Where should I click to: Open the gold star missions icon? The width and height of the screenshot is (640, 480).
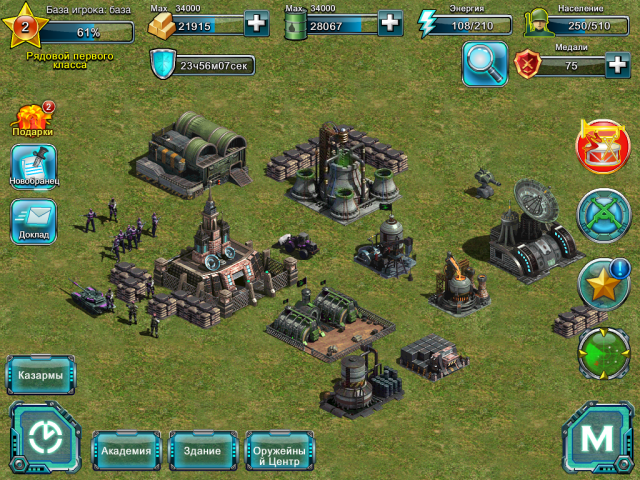click(x=603, y=283)
